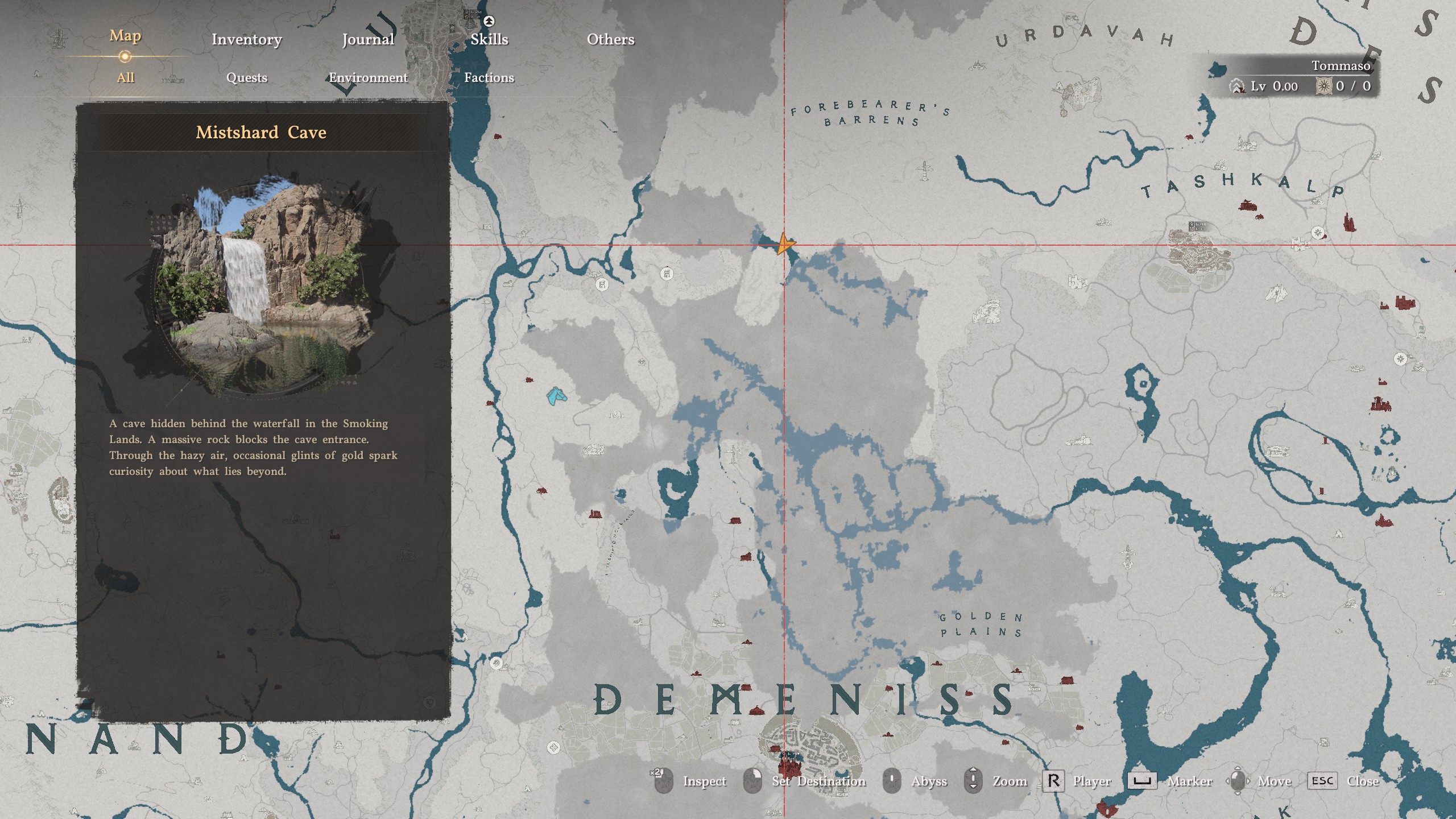The width and height of the screenshot is (1456, 819).
Task: Select the Skills tab
Action: point(489,39)
